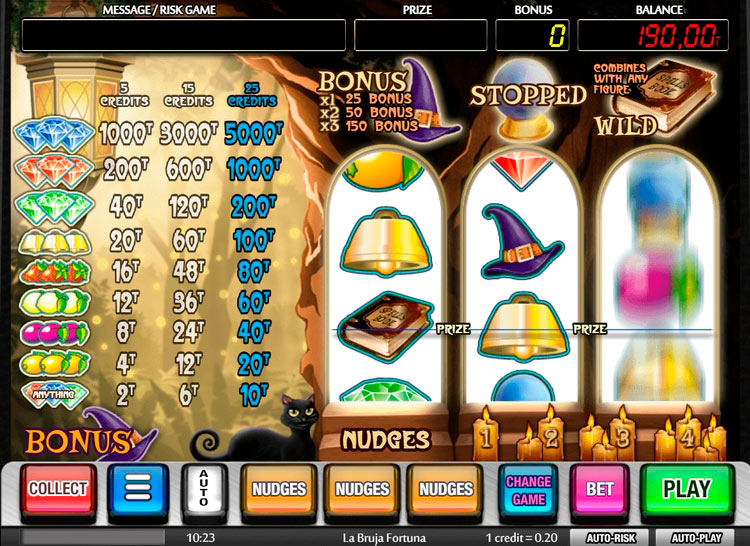The image size is (750, 546).
Task: Spin the reels with the green PLAY button
Action: click(686, 489)
